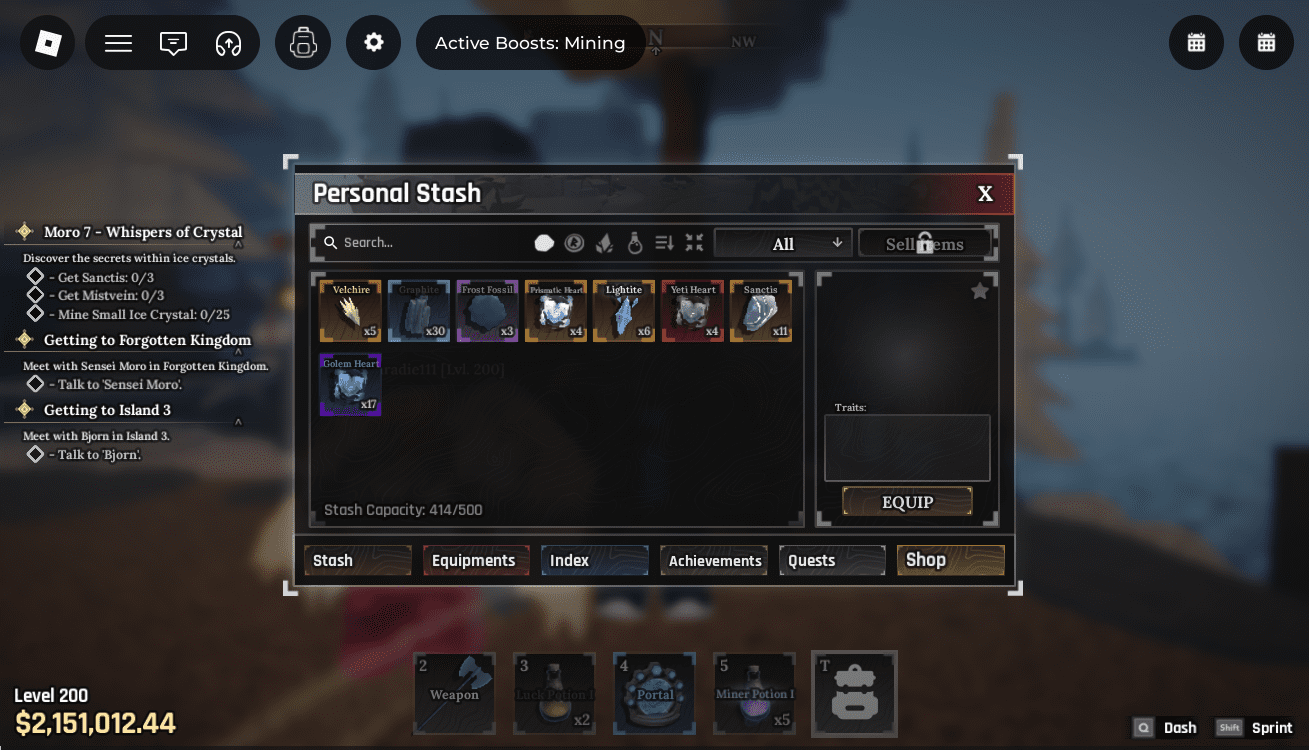
Task: Pick the Lightite crystal slot
Action: coord(624,311)
